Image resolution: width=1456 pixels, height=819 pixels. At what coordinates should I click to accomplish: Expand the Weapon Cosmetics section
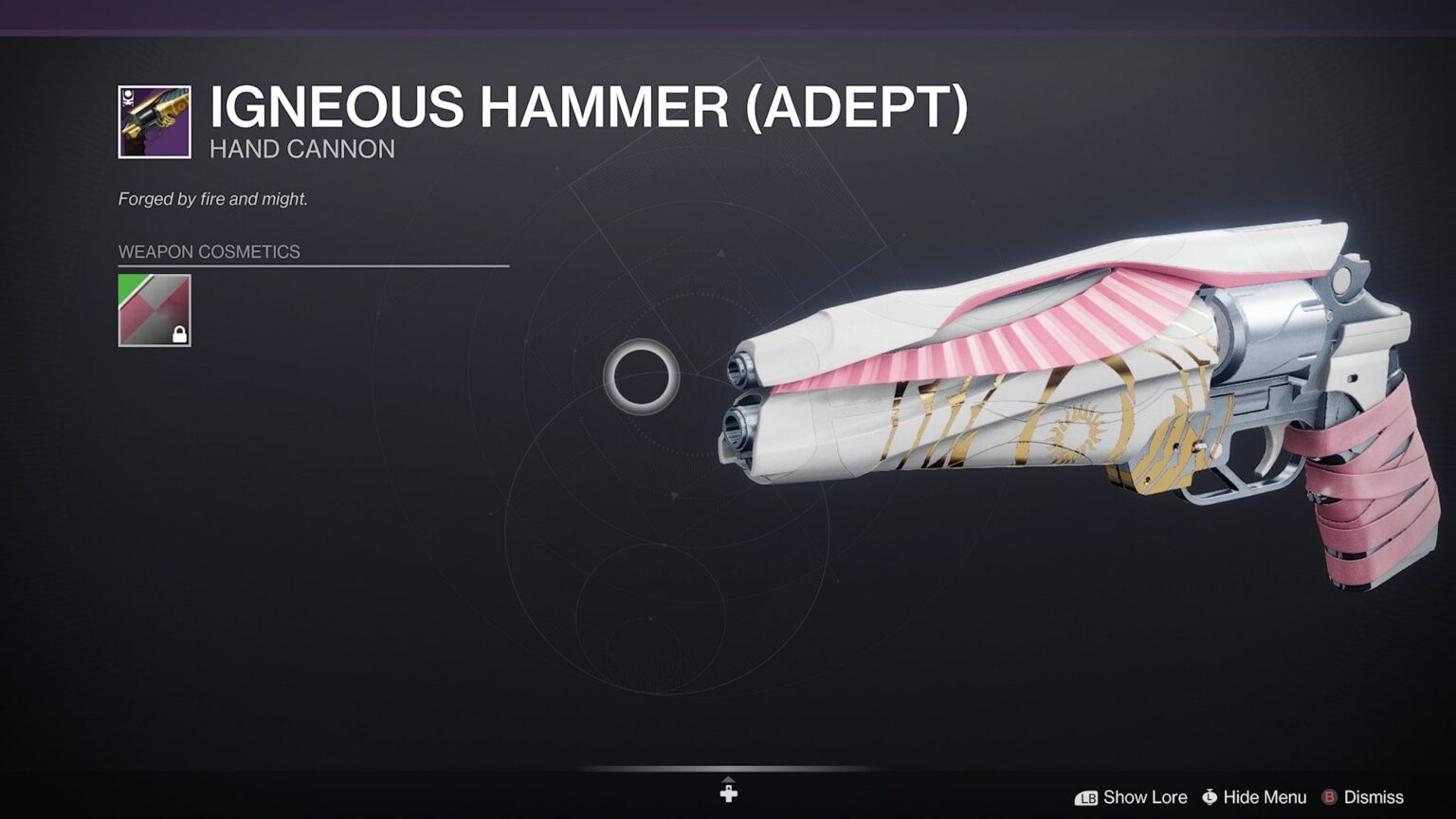click(208, 252)
